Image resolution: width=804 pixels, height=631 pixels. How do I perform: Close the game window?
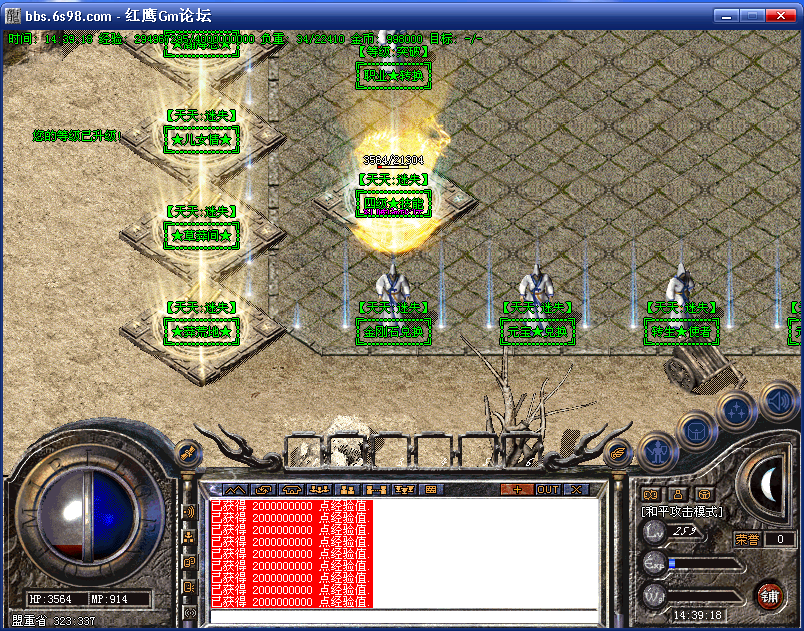pos(781,15)
